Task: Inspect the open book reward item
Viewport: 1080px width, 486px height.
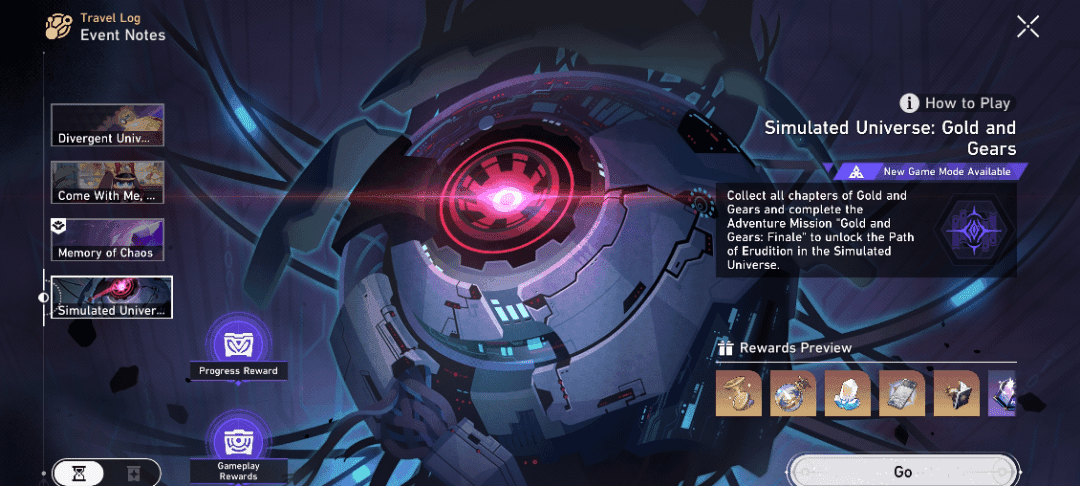Action: point(957,393)
